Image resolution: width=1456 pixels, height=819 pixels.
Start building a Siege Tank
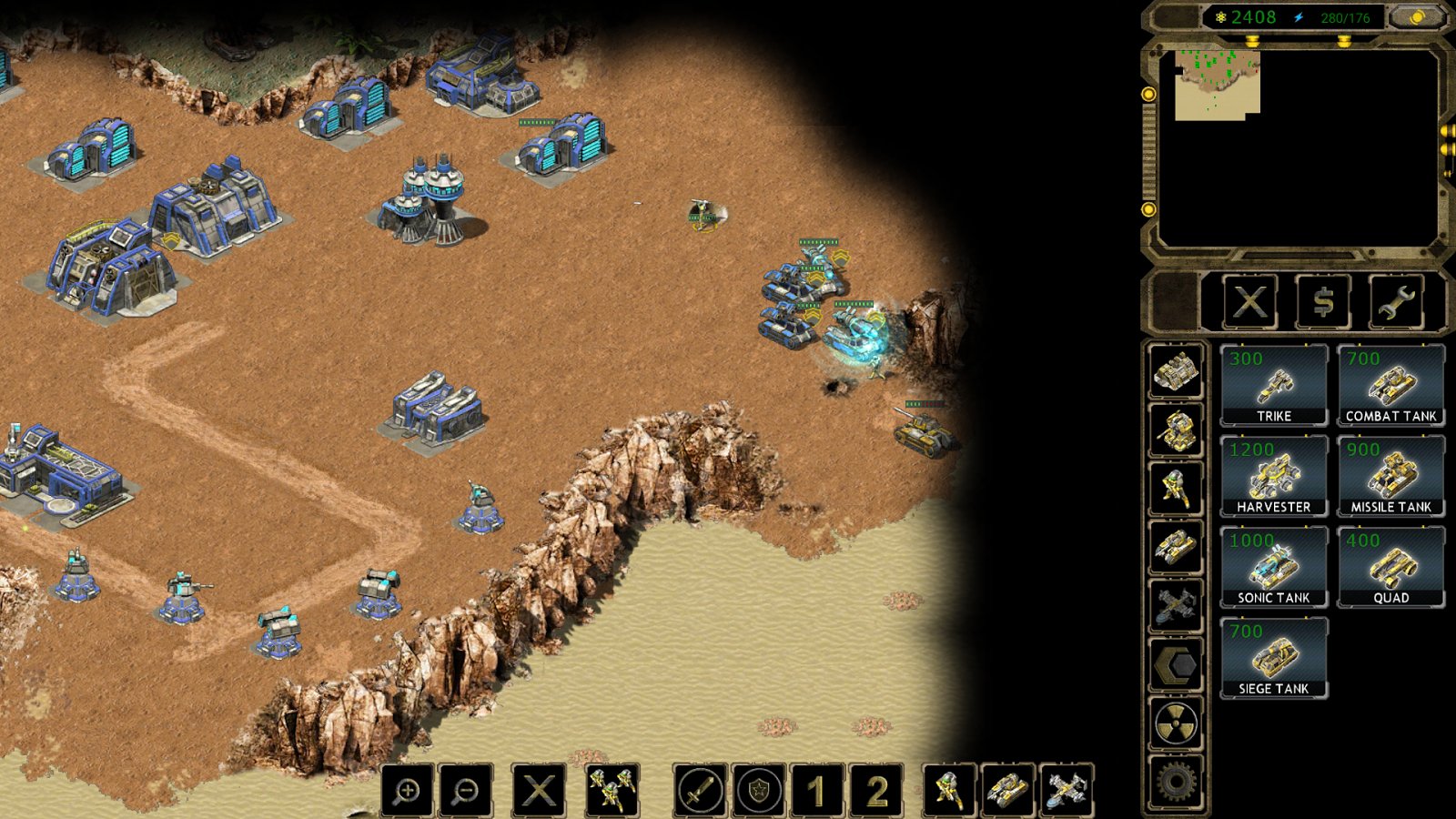click(1273, 659)
